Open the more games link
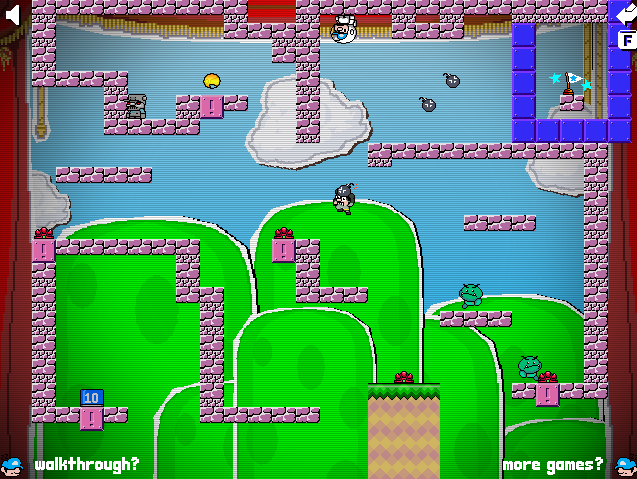637x479 pixels. tap(552, 464)
